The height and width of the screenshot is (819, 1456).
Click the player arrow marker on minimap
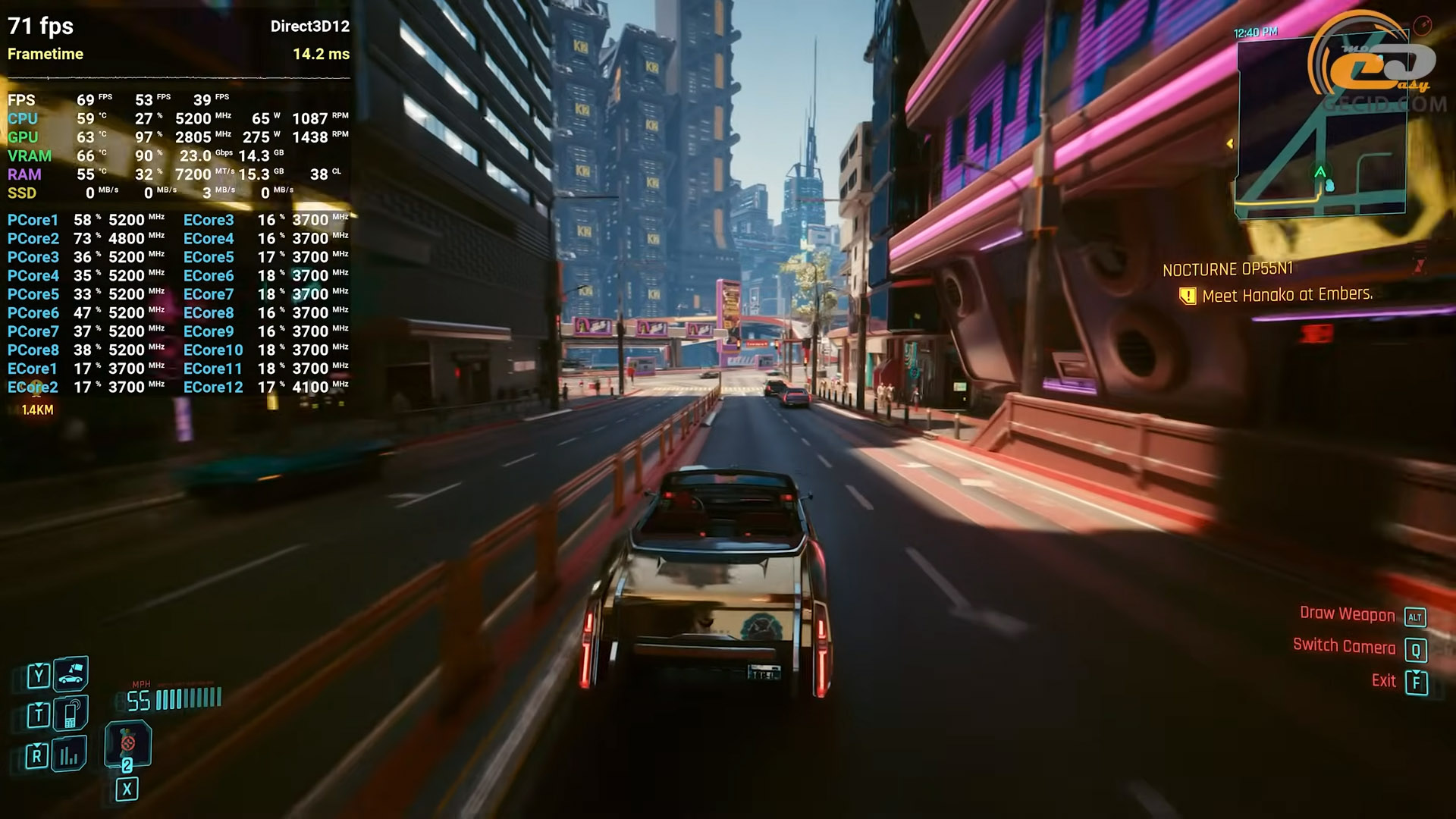1320,172
